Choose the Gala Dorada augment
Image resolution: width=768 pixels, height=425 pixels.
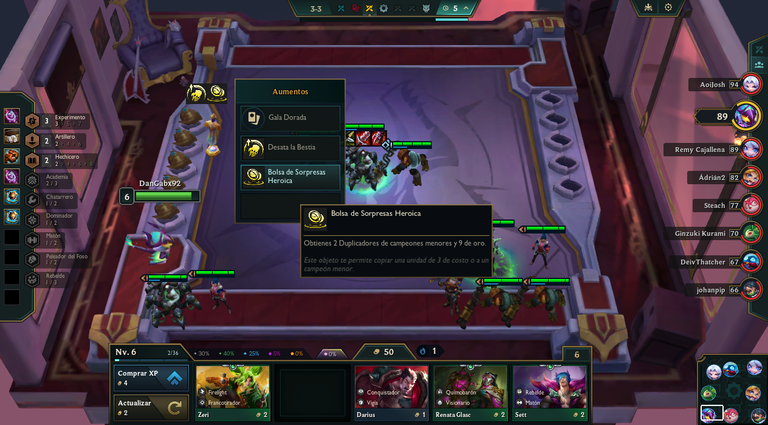point(290,118)
